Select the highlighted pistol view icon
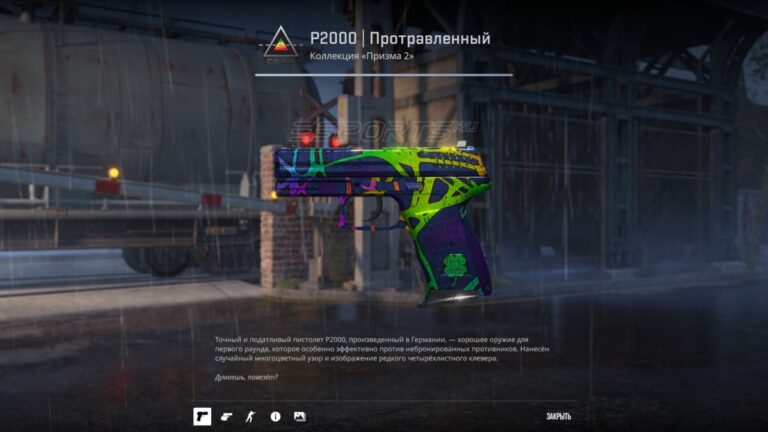The height and width of the screenshot is (432, 768). coord(201,415)
